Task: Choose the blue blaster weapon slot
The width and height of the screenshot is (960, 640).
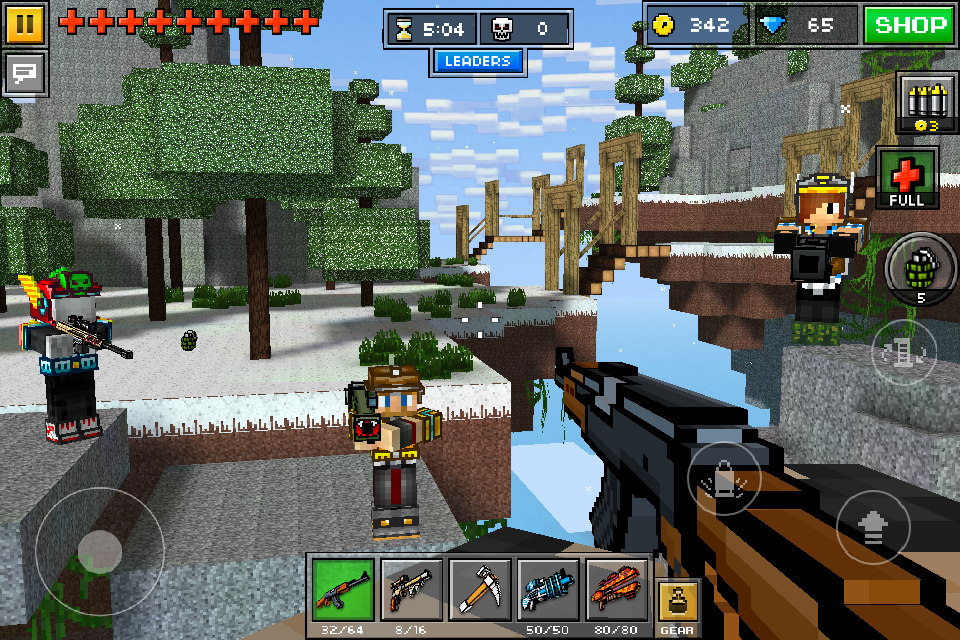Action: click(548, 591)
